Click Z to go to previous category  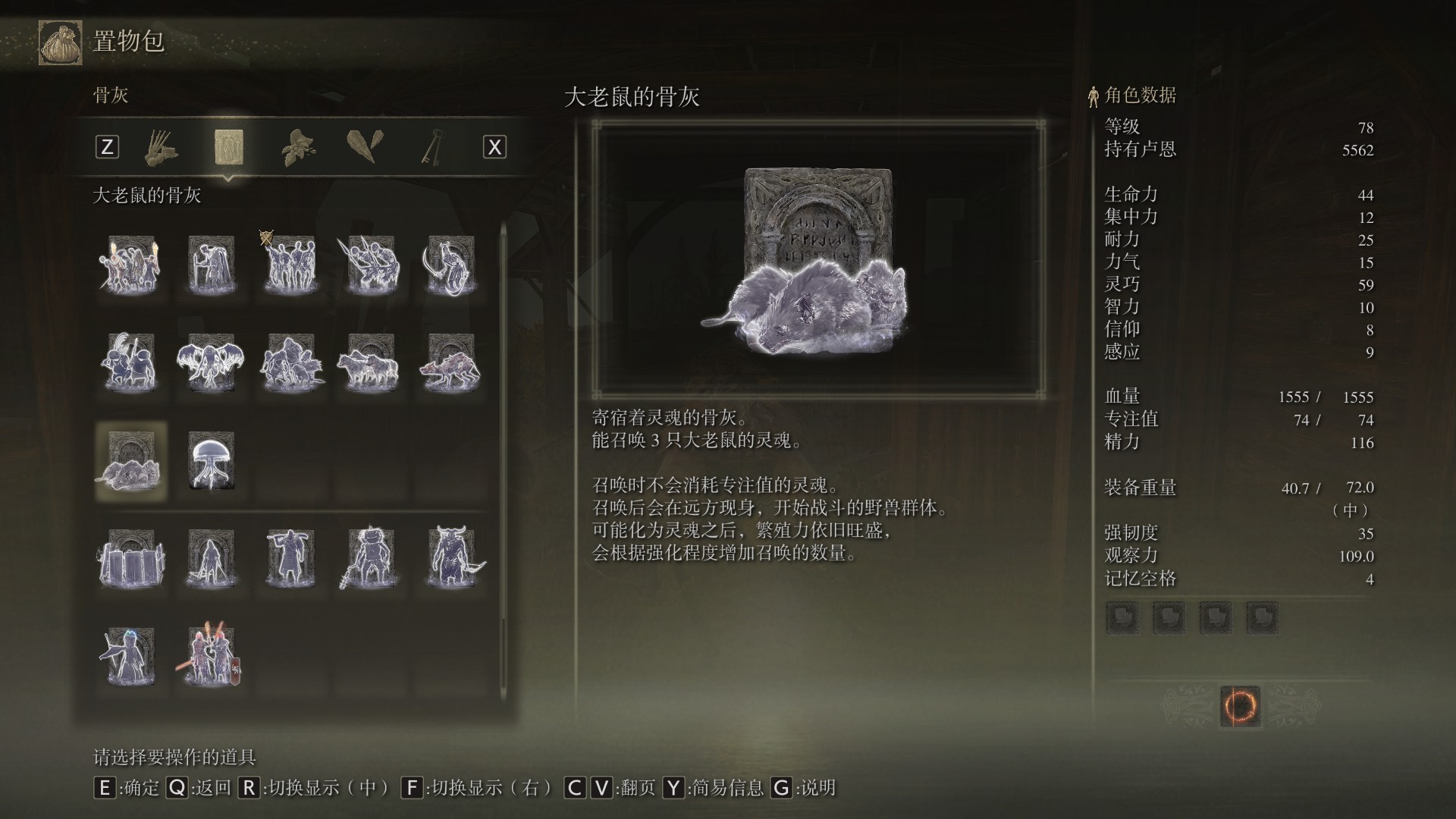(x=107, y=147)
